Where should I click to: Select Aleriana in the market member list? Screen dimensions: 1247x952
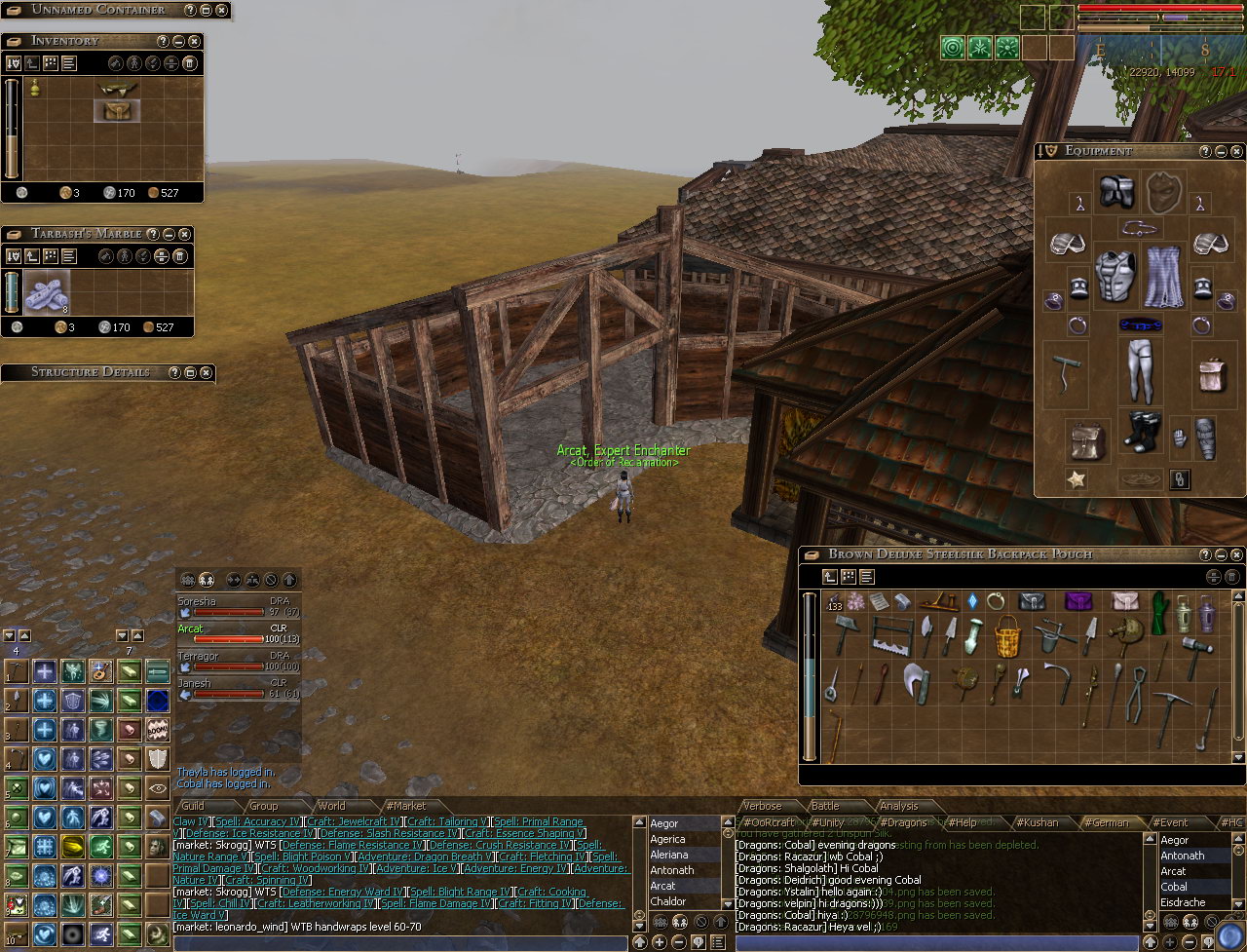pos(672,855)
